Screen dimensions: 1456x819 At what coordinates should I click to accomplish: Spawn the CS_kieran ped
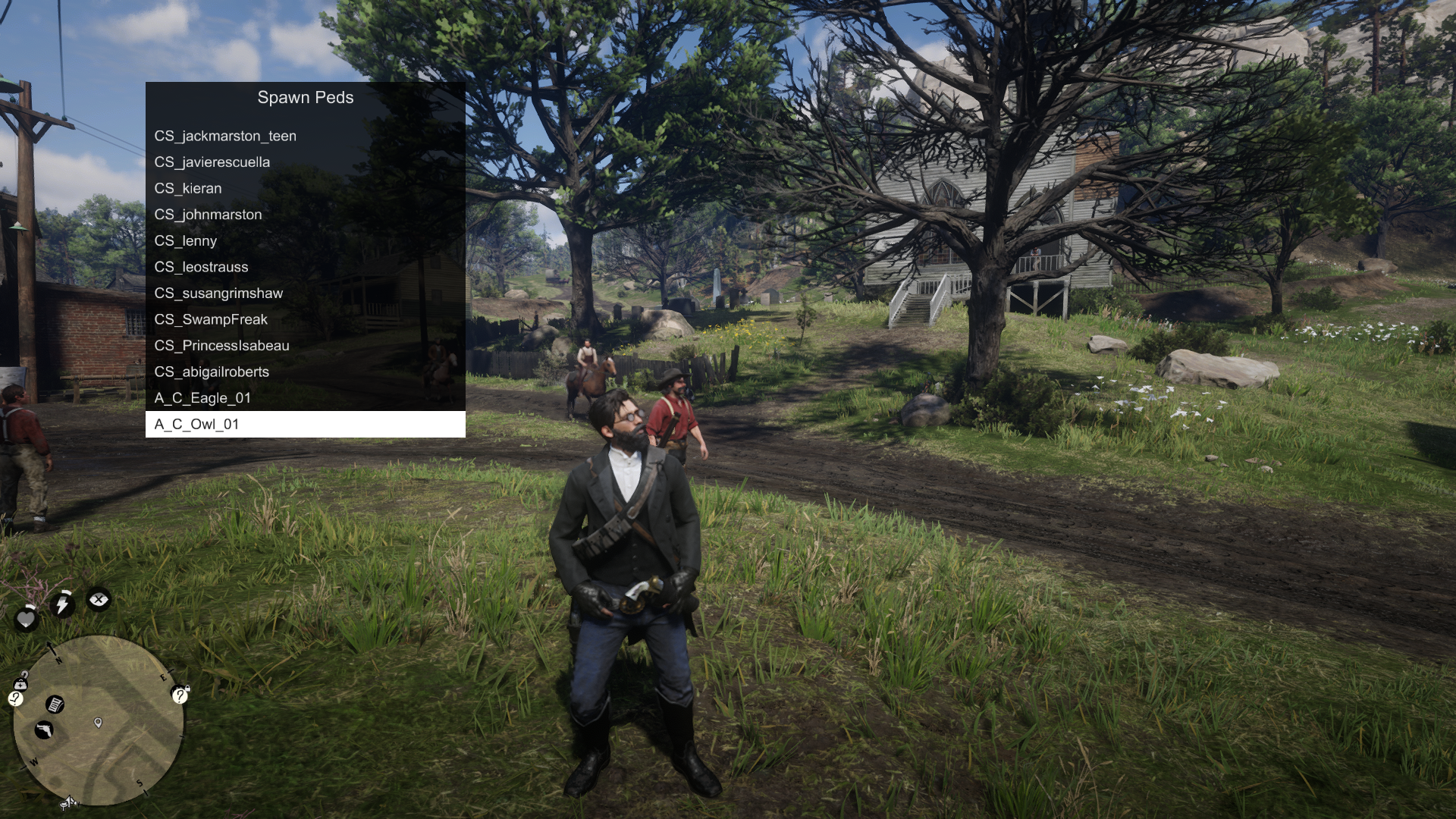coord(305,188)
